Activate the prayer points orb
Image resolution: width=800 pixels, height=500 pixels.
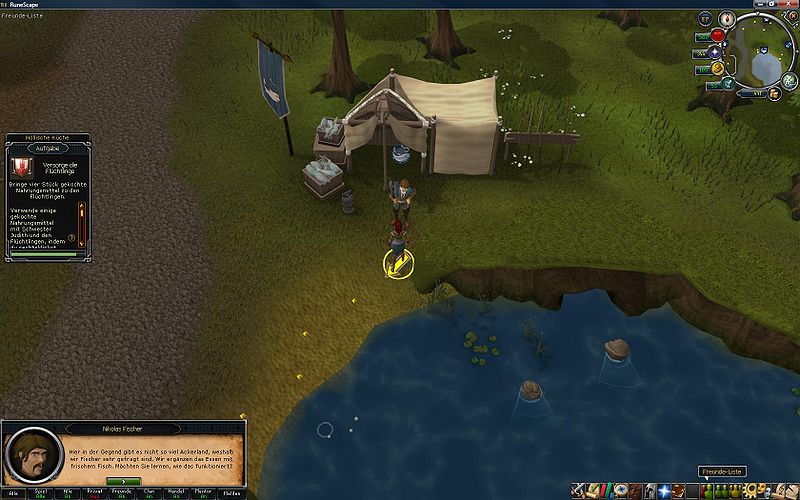tap(713, 51)
